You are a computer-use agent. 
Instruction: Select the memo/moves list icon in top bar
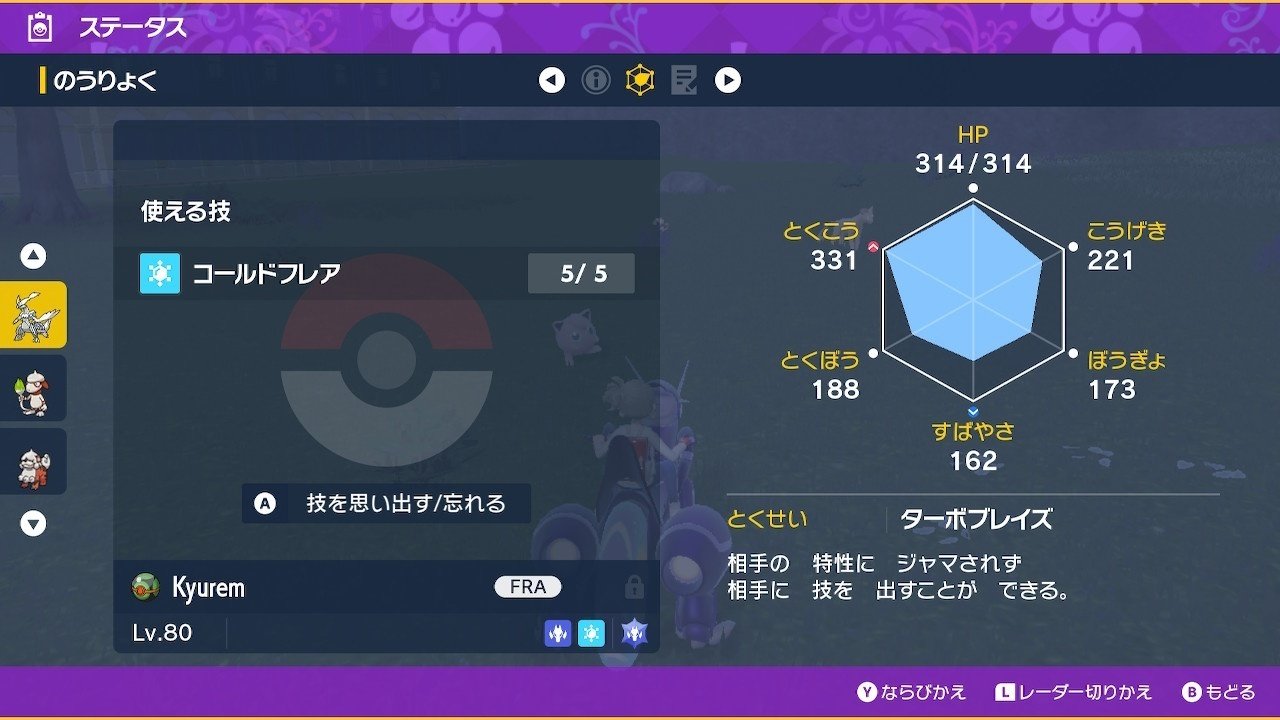(x=683, y=81)
